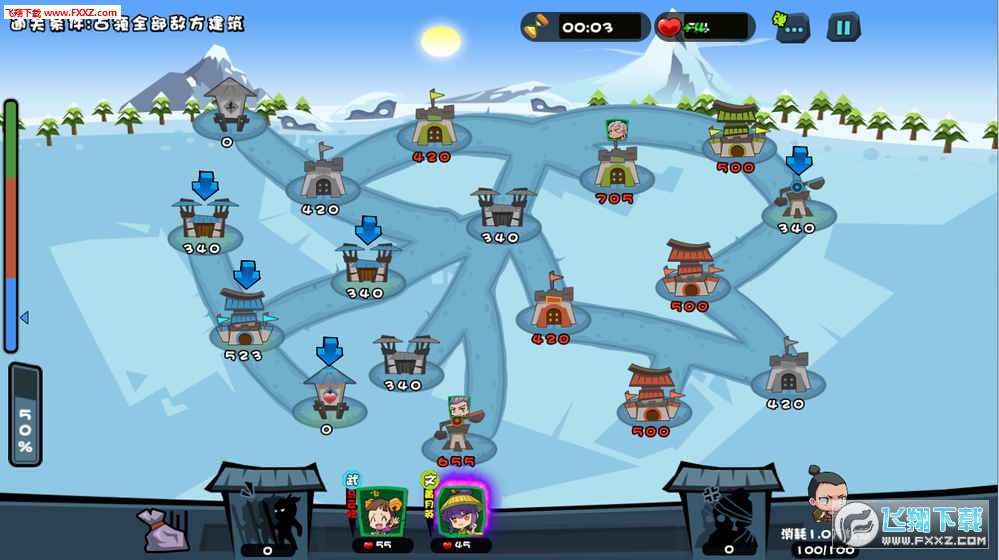
Task: Open the loot bag icon
Action: 163,527
